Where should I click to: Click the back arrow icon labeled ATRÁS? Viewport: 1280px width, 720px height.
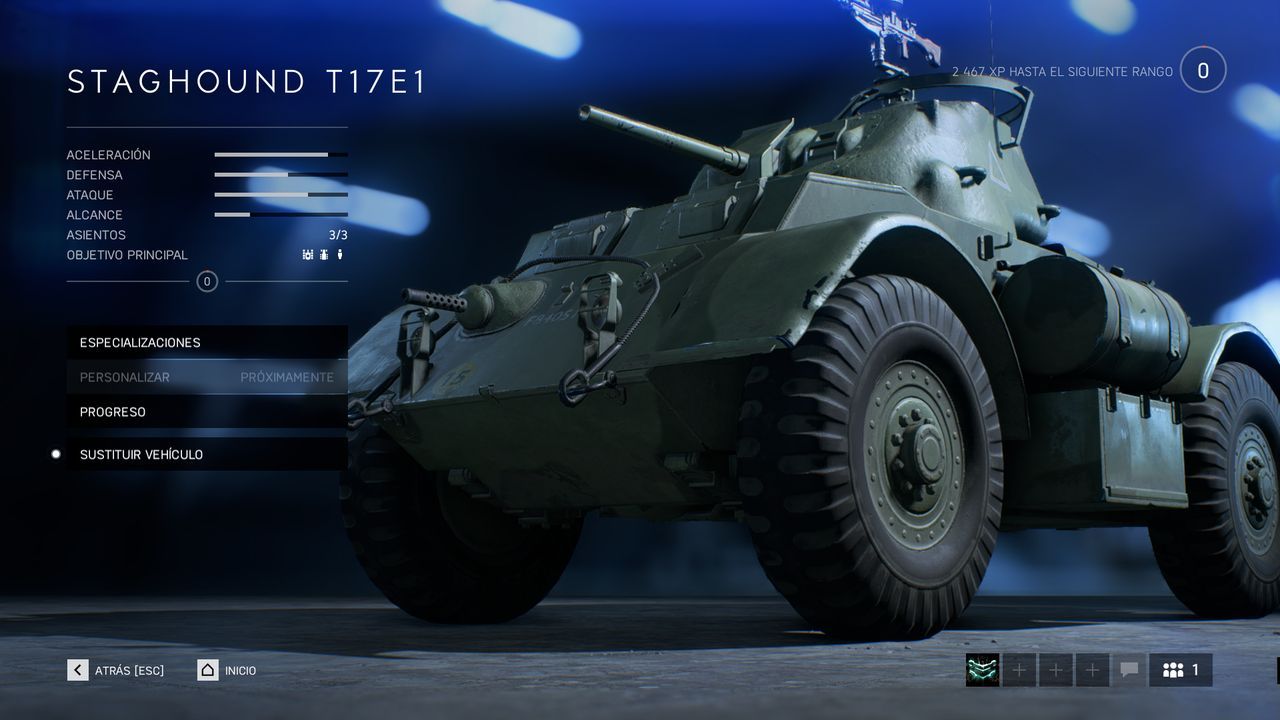(x=77, y=670)
